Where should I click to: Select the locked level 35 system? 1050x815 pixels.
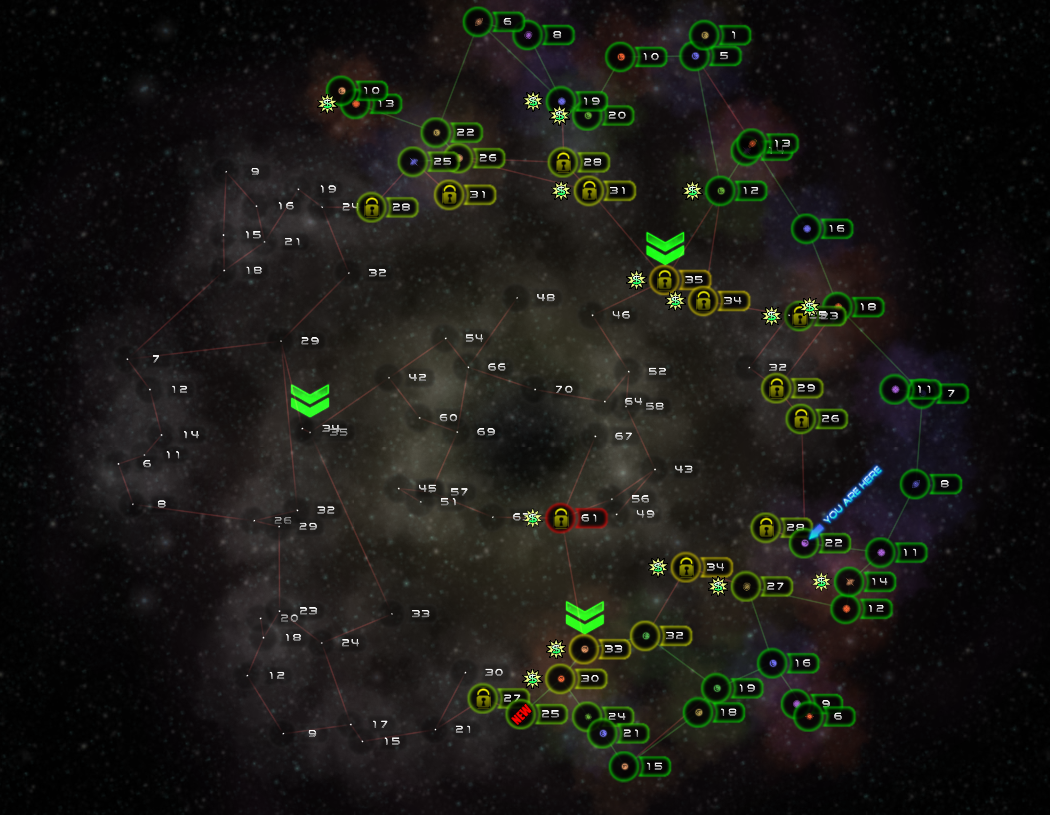pyautogui.click(x=663, y=280)
